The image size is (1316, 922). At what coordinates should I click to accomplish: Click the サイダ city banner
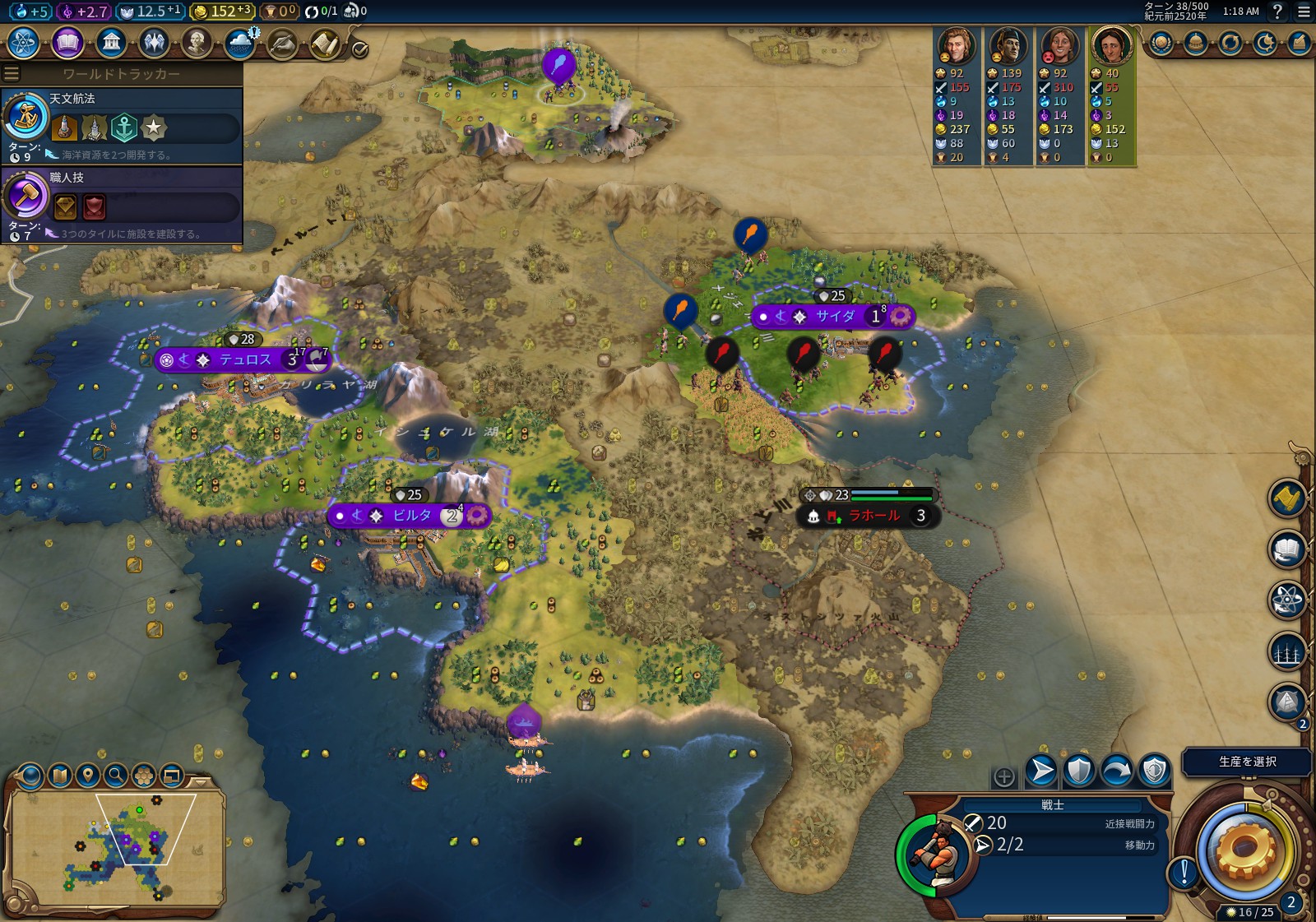834,316
